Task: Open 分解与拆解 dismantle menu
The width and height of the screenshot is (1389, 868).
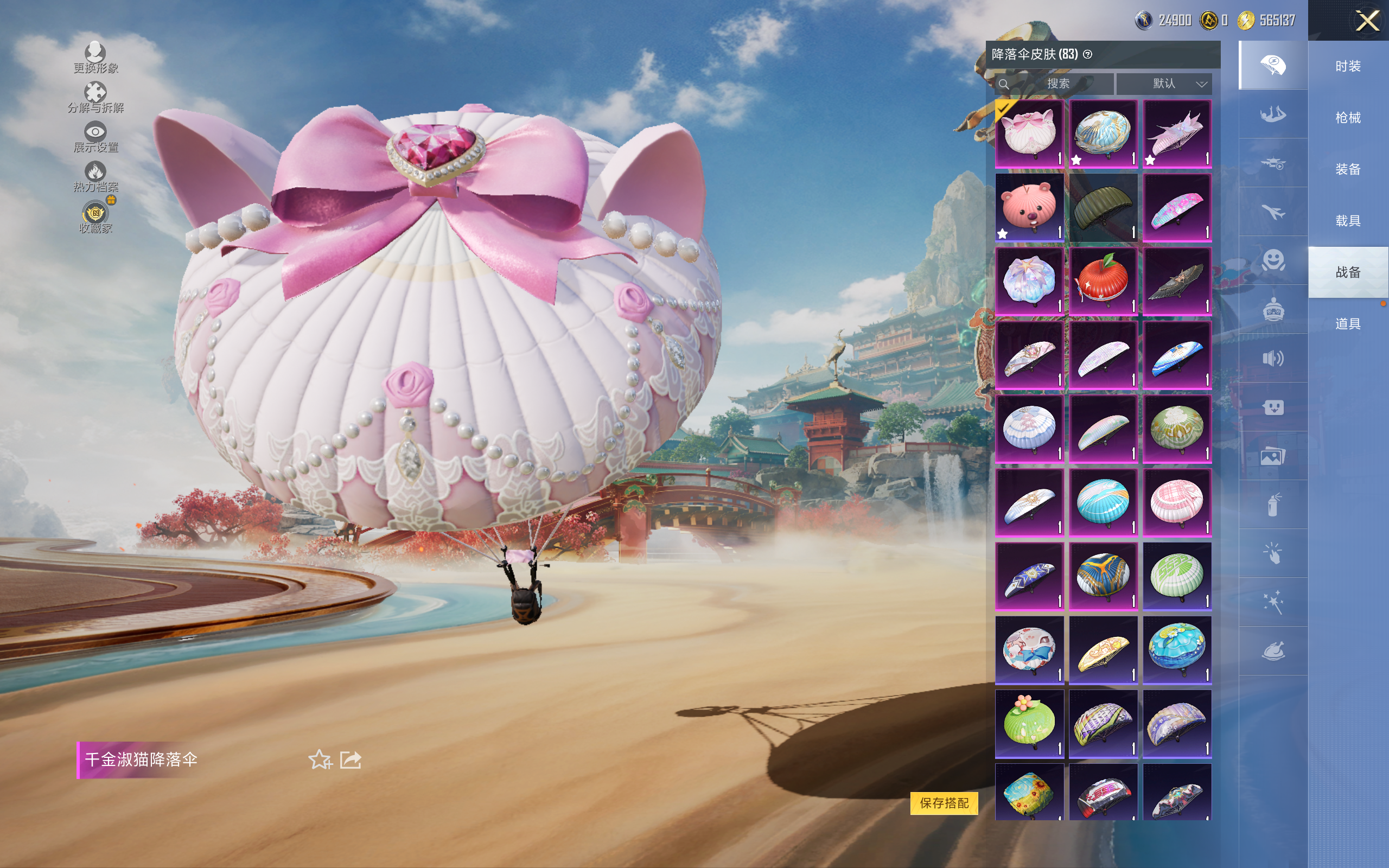Action: (95, 98)
